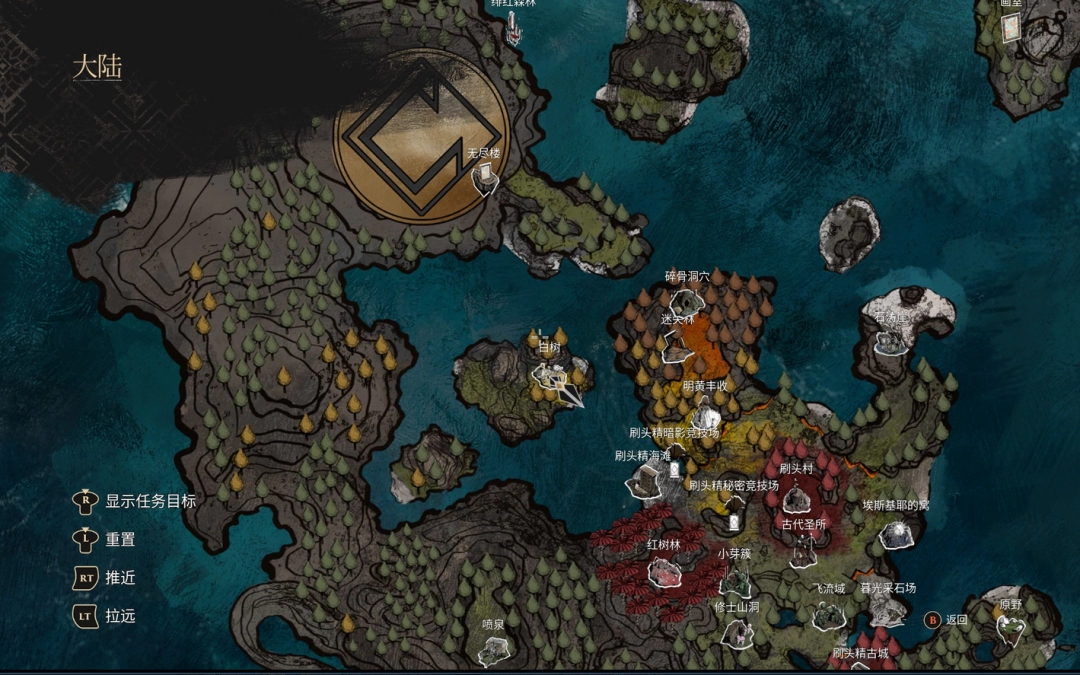Click the 刷头精秘密竞技场 marker
This screenshot has height=675, width=1080.
(x=734, y=517)
